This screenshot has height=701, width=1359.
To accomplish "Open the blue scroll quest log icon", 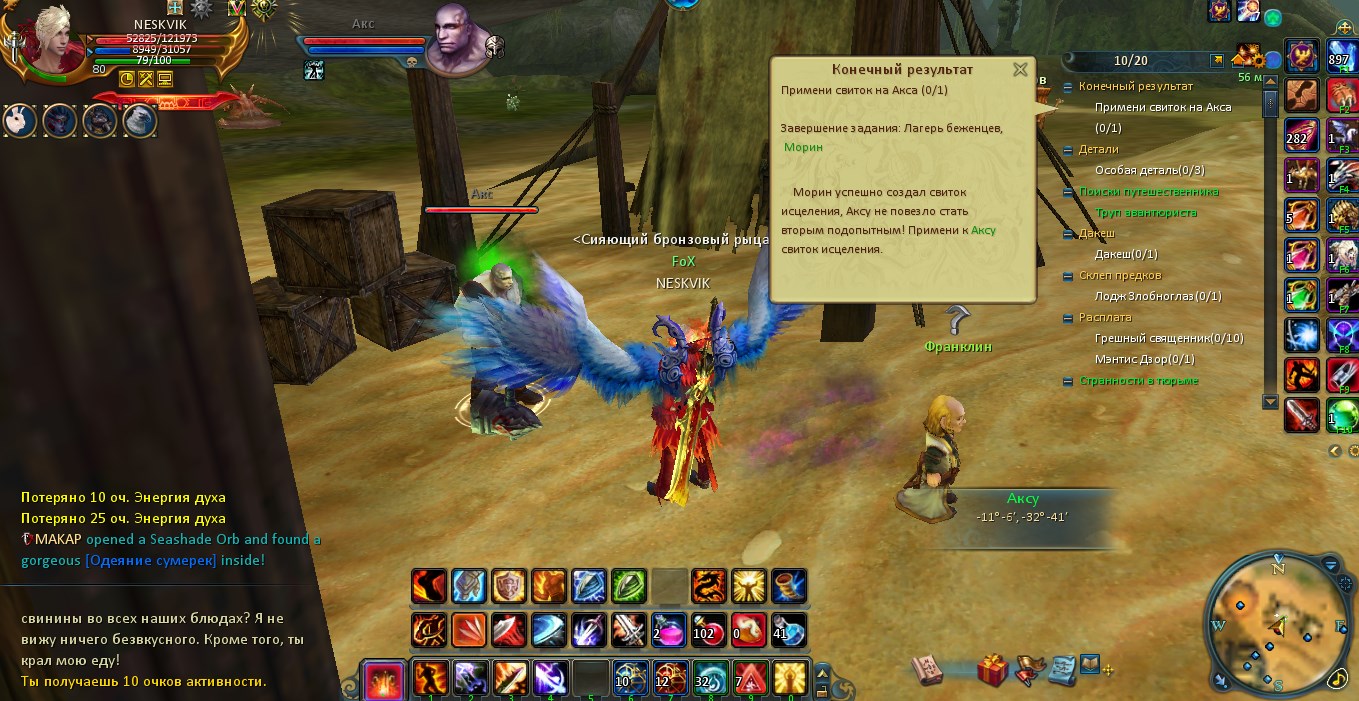I will pyautogui.click(x=1061, y=668).
